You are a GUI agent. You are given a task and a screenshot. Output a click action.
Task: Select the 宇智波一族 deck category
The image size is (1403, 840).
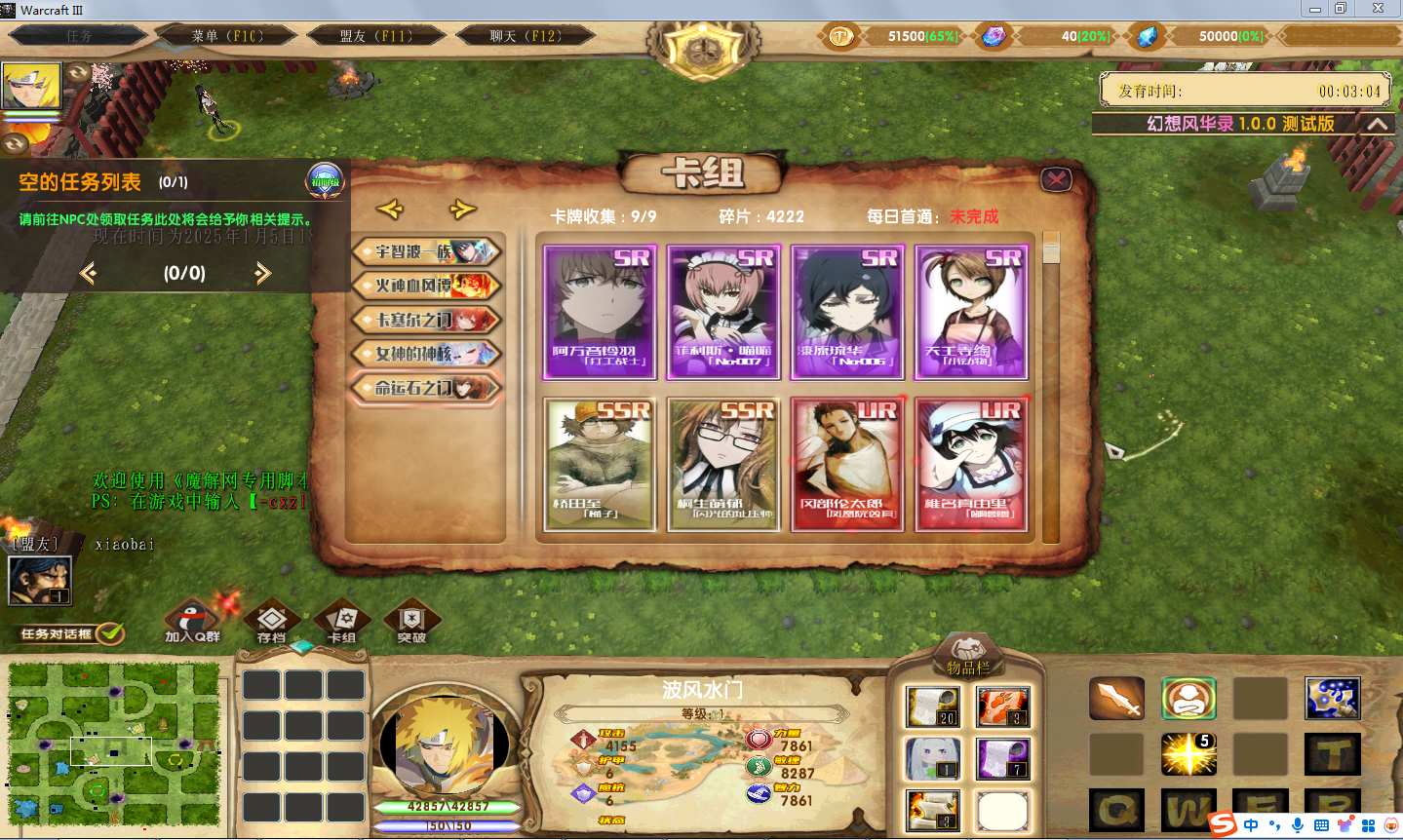427,251
